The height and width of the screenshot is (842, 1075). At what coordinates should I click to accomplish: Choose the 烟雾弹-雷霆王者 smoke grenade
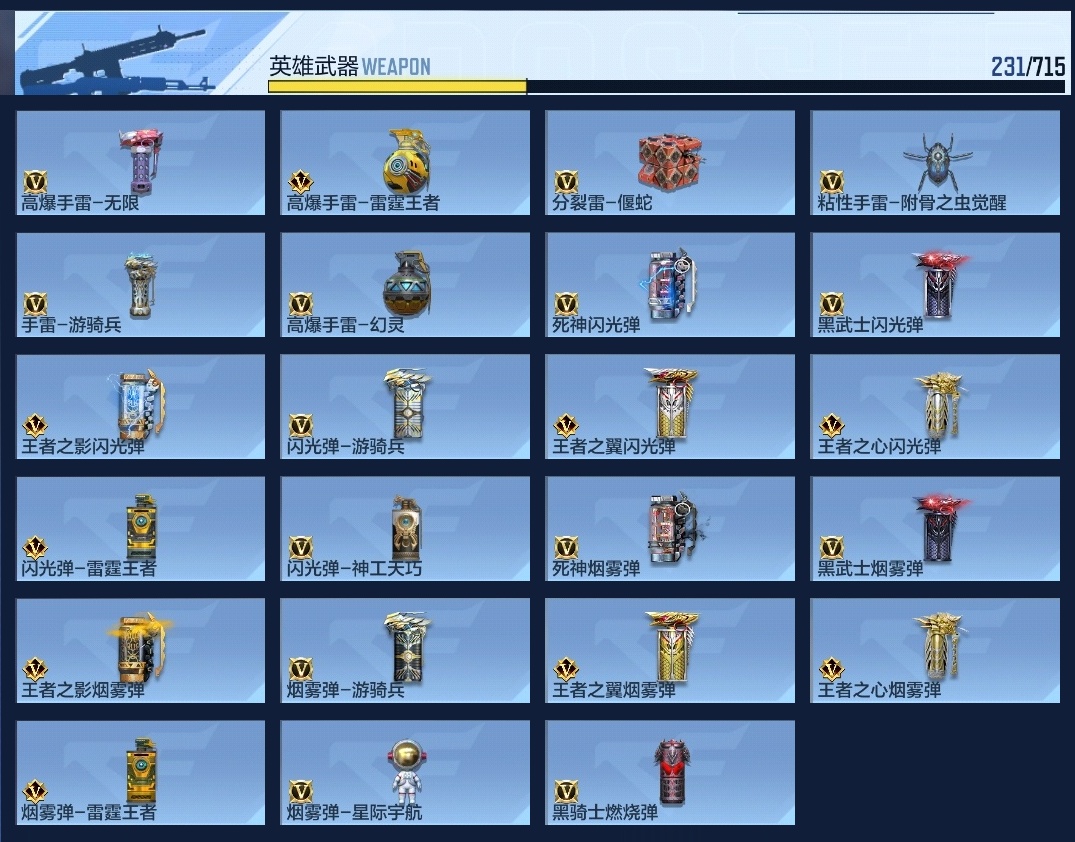[141, 773]
